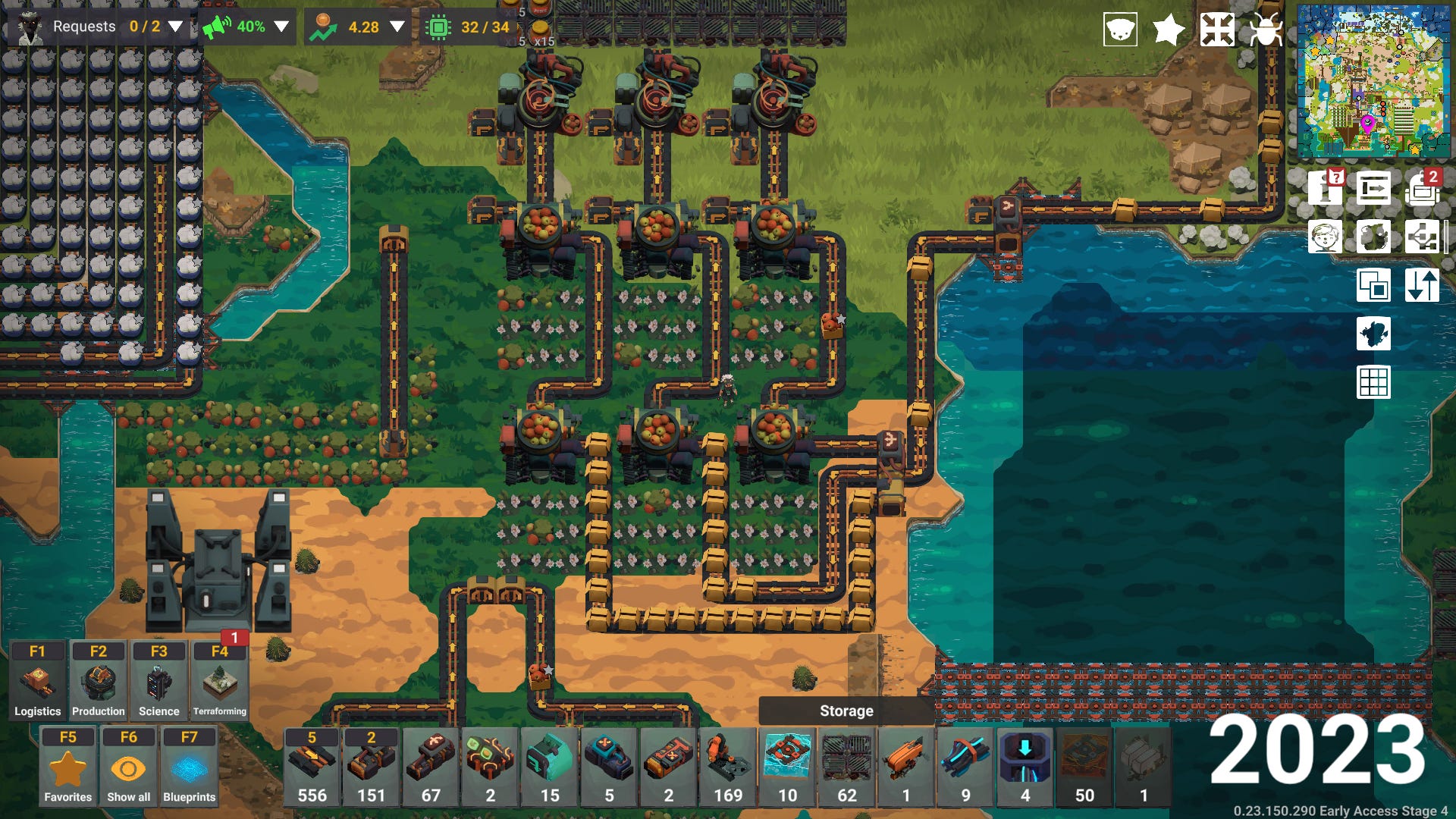Expand the 4.28 growth rate dropdown
Screen dimensions: 1456x819
click(397, 27)
